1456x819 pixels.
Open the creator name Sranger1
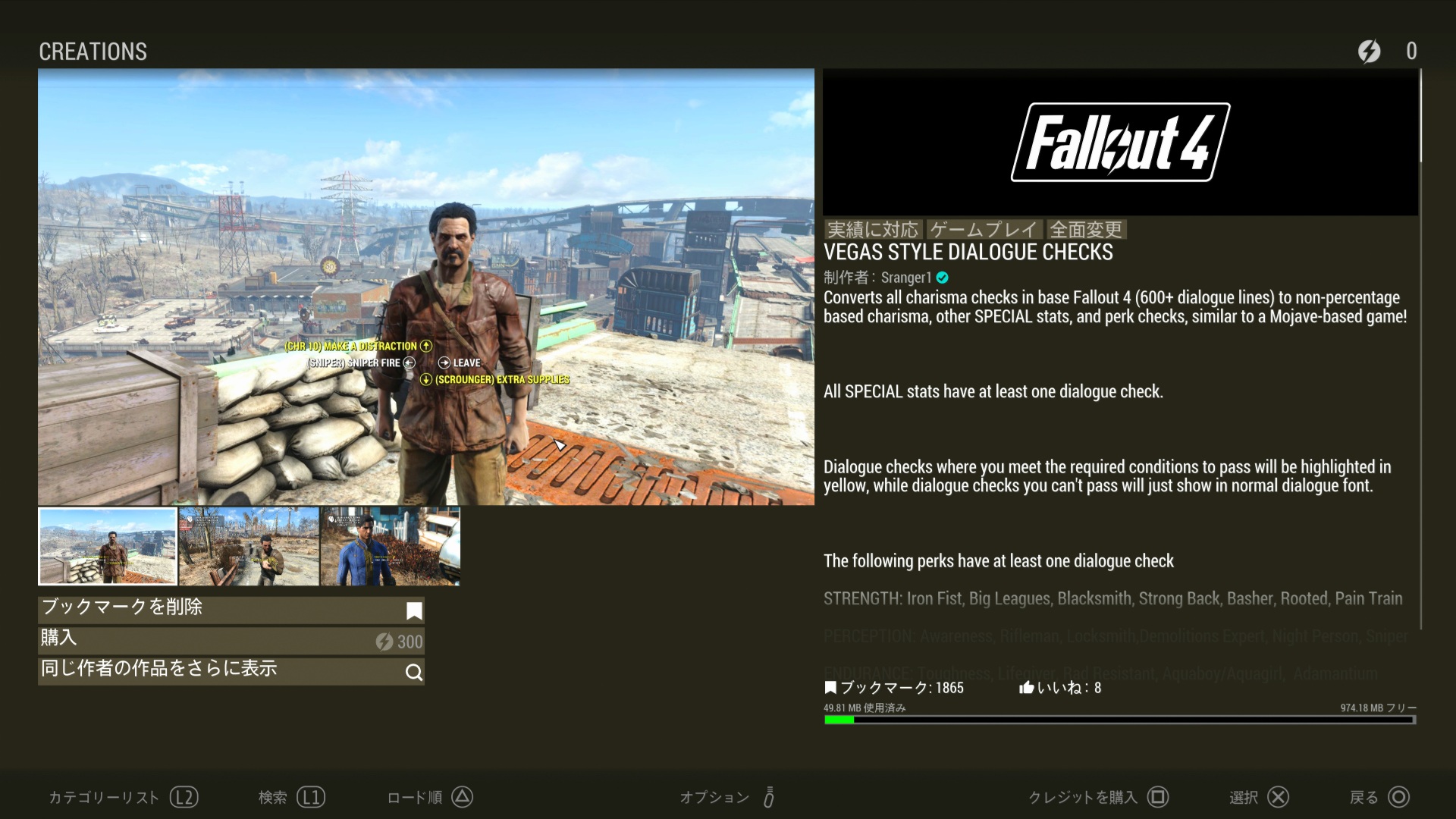point(905,278)
